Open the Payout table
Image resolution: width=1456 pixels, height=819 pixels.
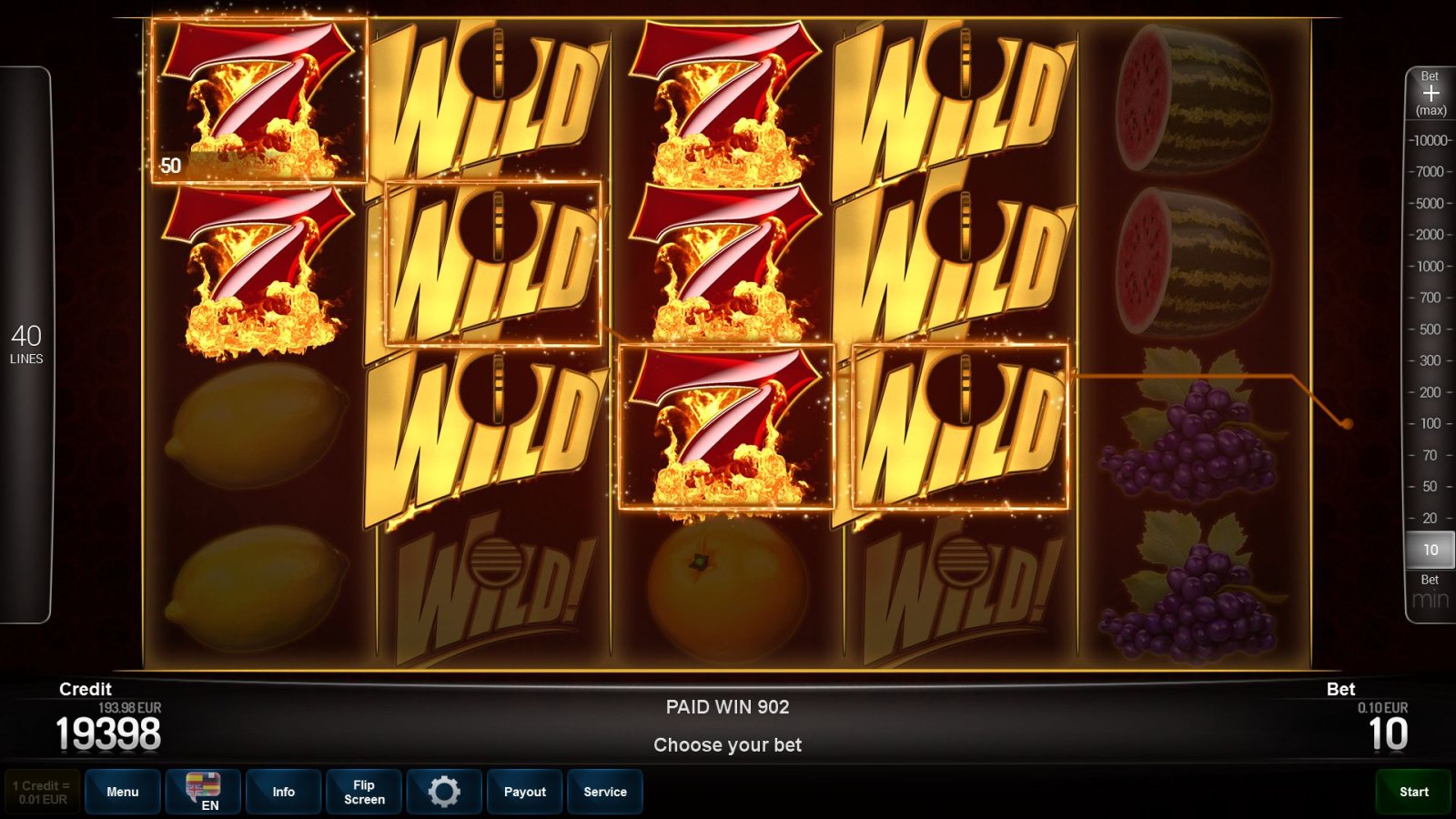(x=524, y=792)
